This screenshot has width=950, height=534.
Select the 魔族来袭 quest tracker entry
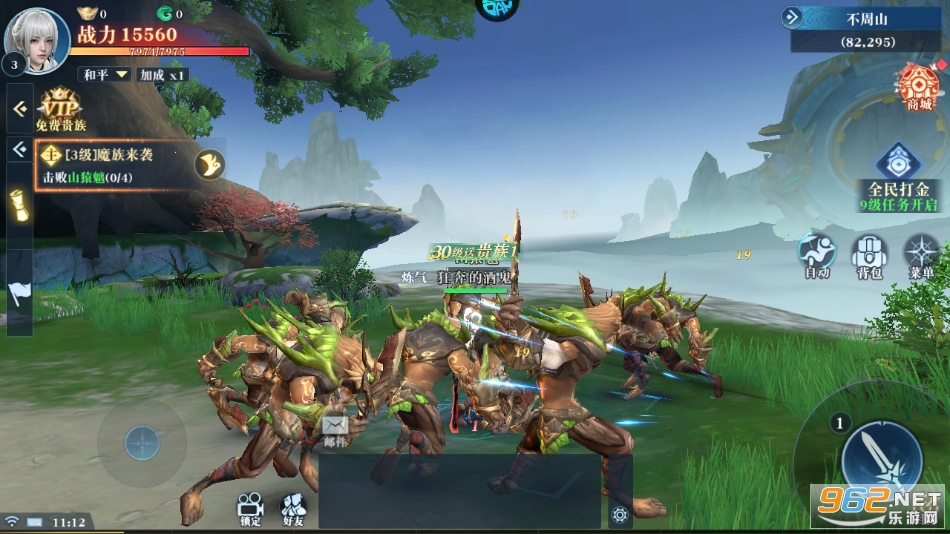coord(112,166)
